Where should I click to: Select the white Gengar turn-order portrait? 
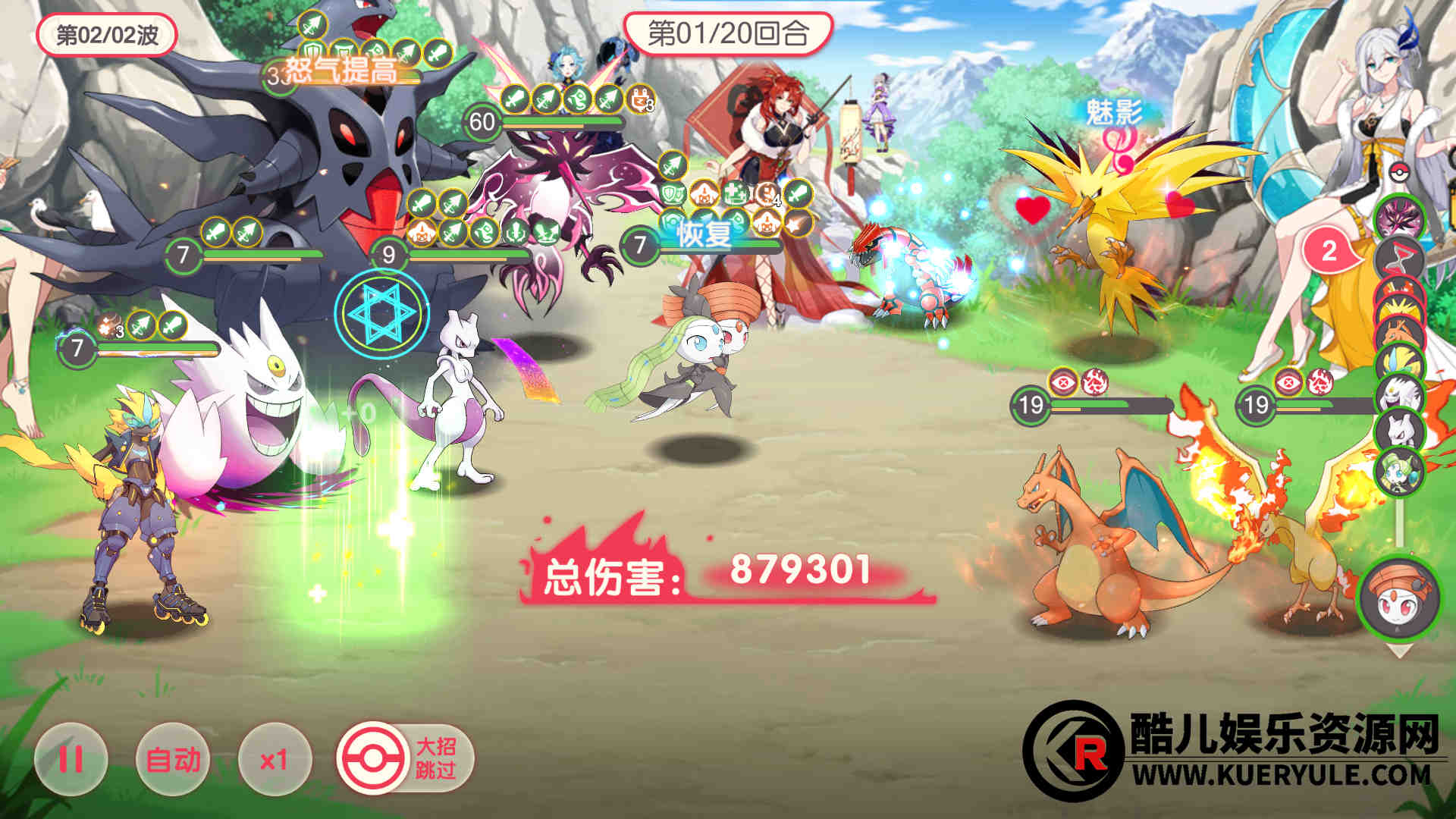(1399, 396)
